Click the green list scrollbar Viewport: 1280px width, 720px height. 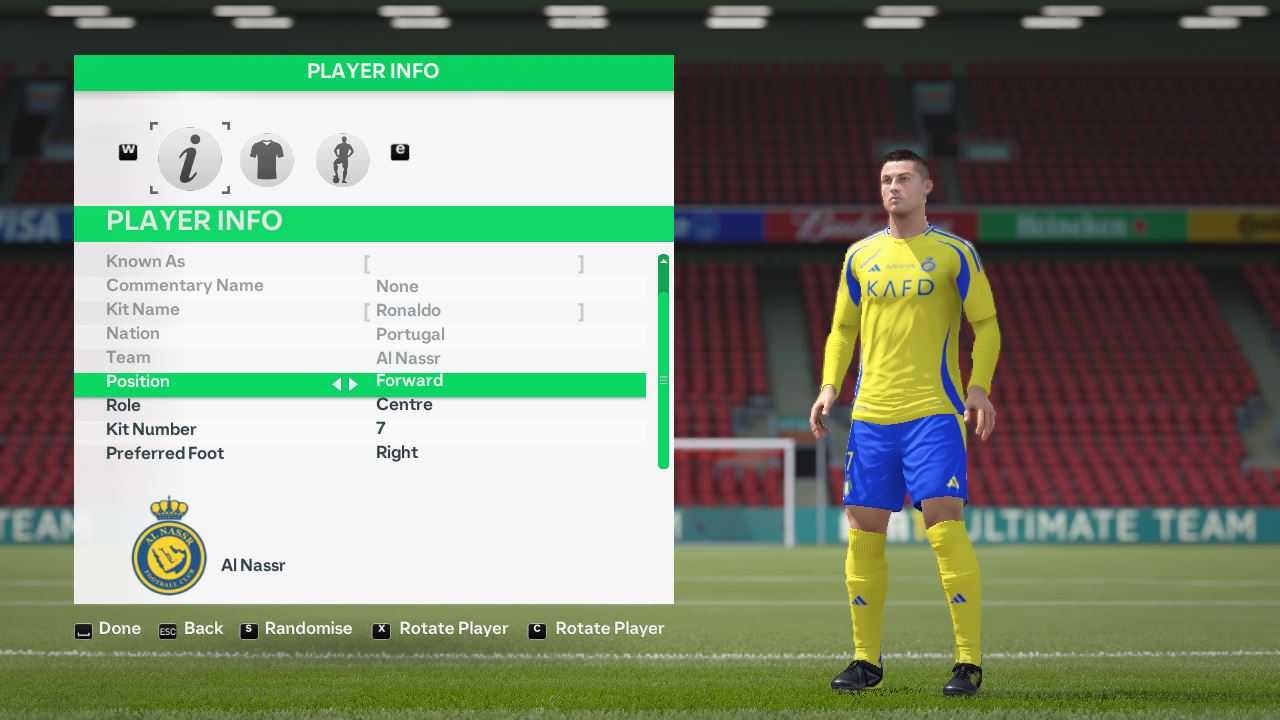[x=663, y=362]
